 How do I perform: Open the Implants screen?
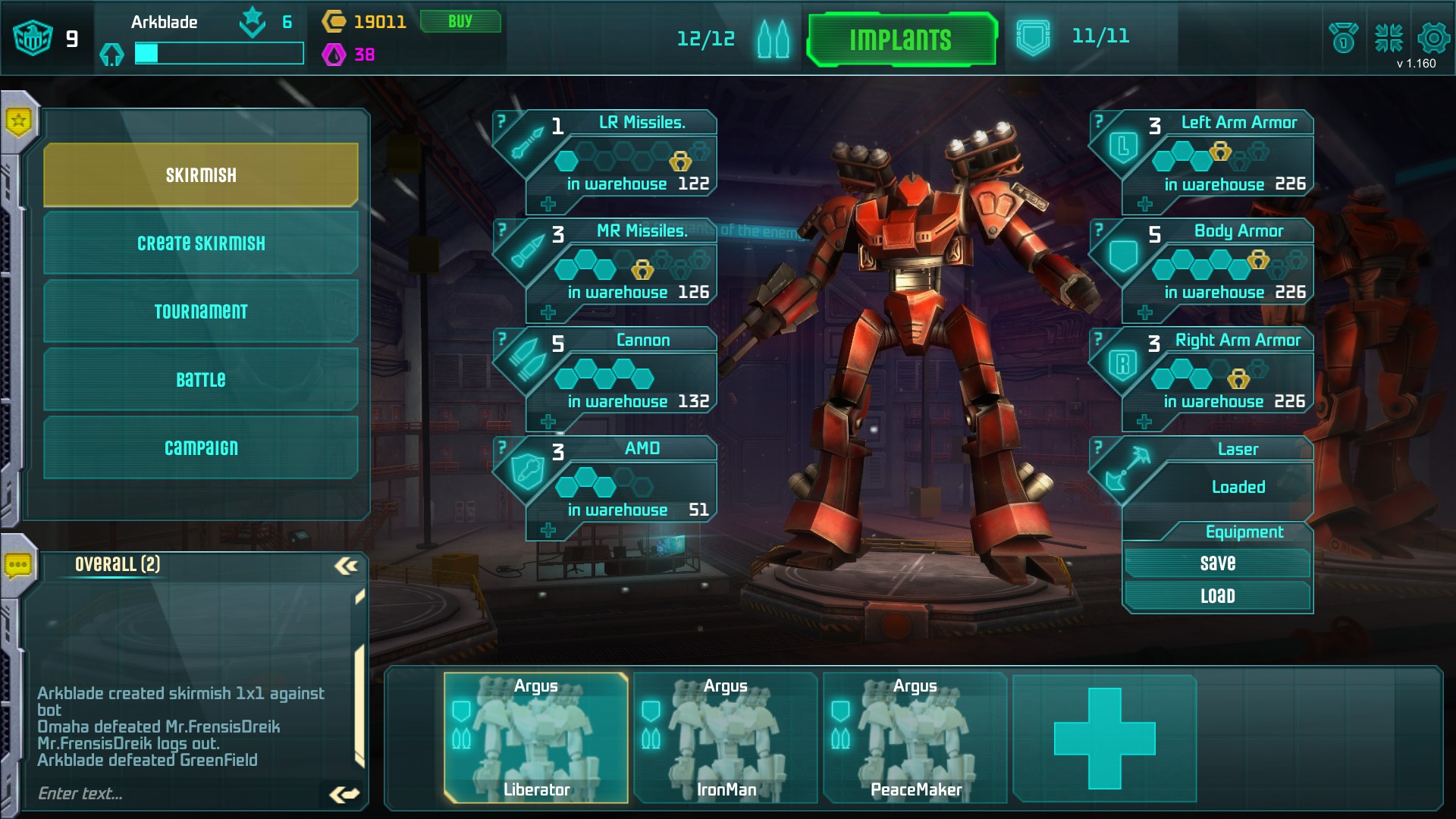point(900,39)
